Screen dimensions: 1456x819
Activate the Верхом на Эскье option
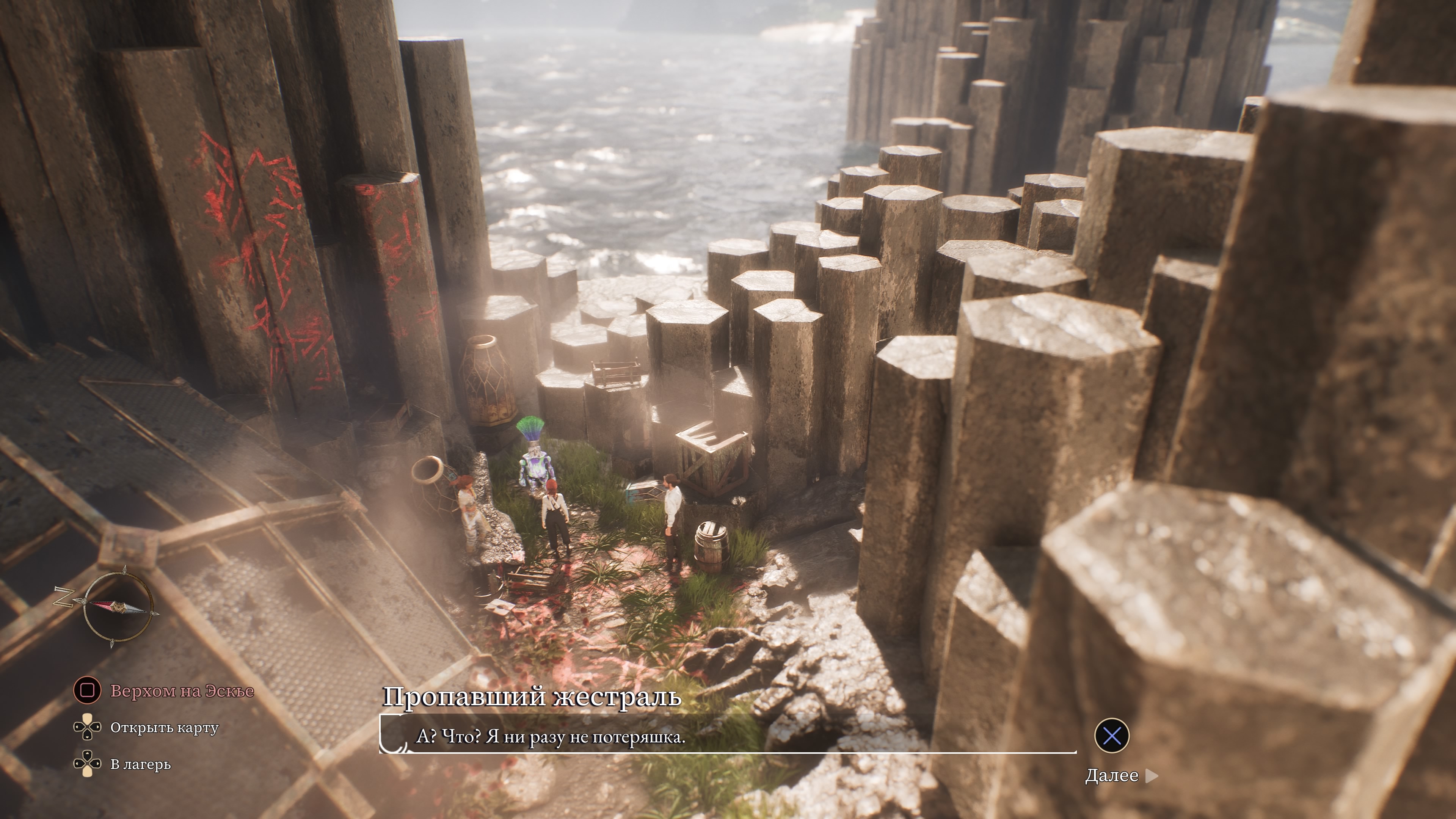(182, 691)
